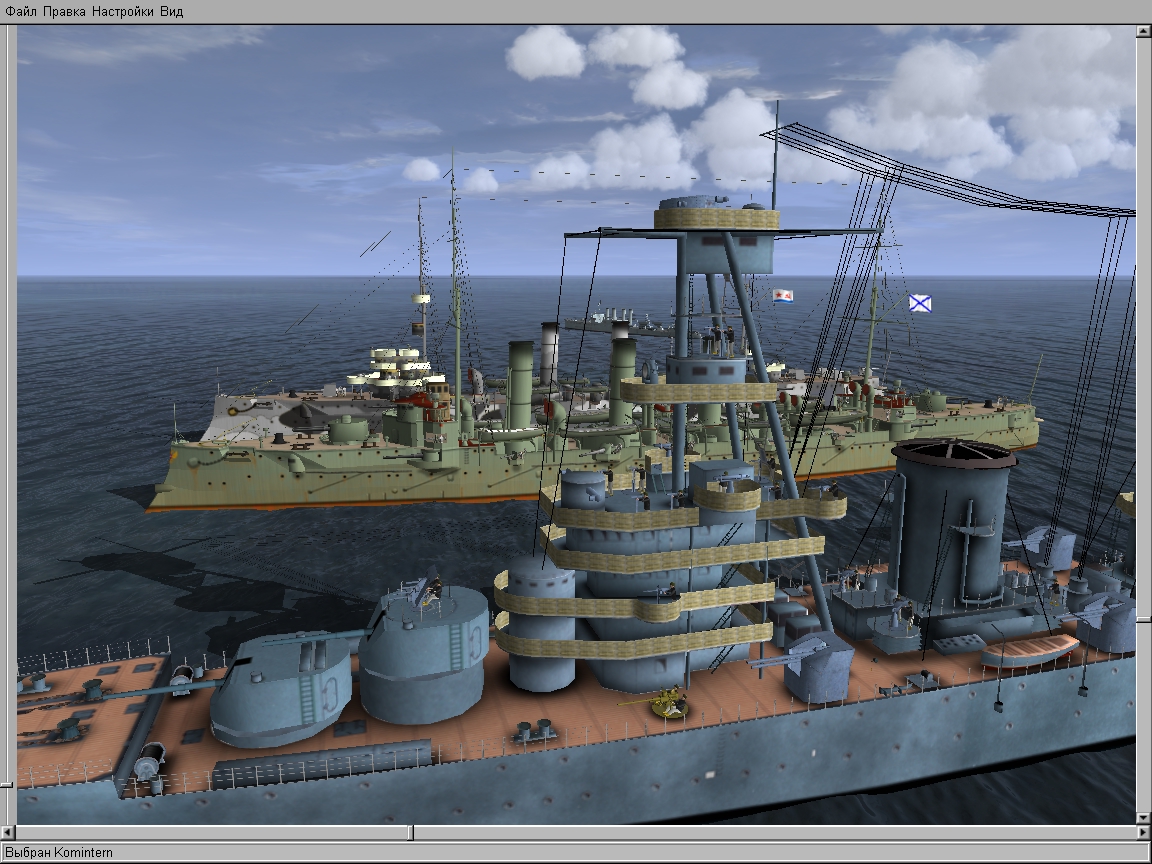Click the horizontal scrollbar's right arrow
1152x864 pixels.
pyautogui.click(x=1143, y=832)
